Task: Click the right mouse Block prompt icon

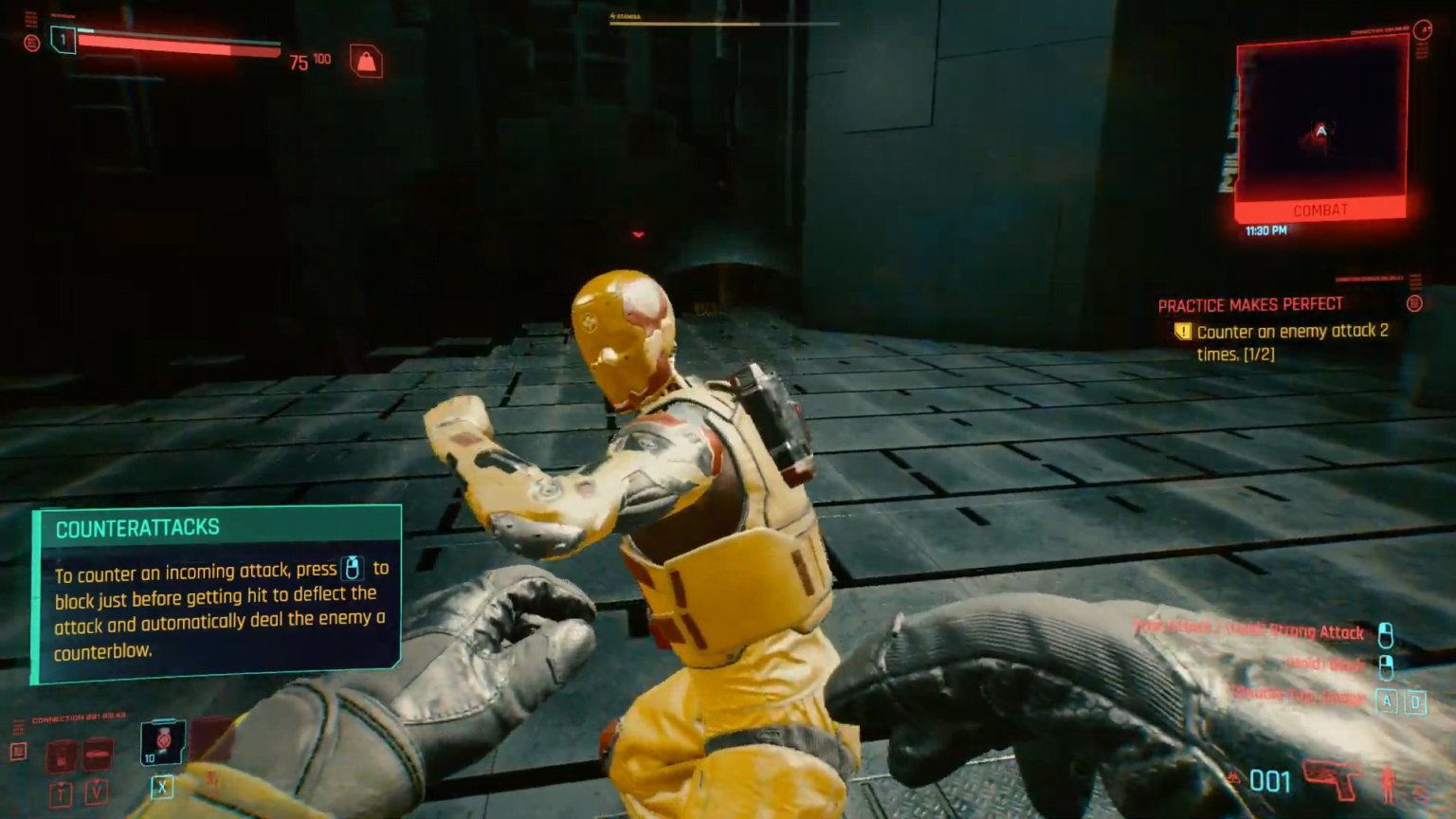Action: coord(1385,667)
